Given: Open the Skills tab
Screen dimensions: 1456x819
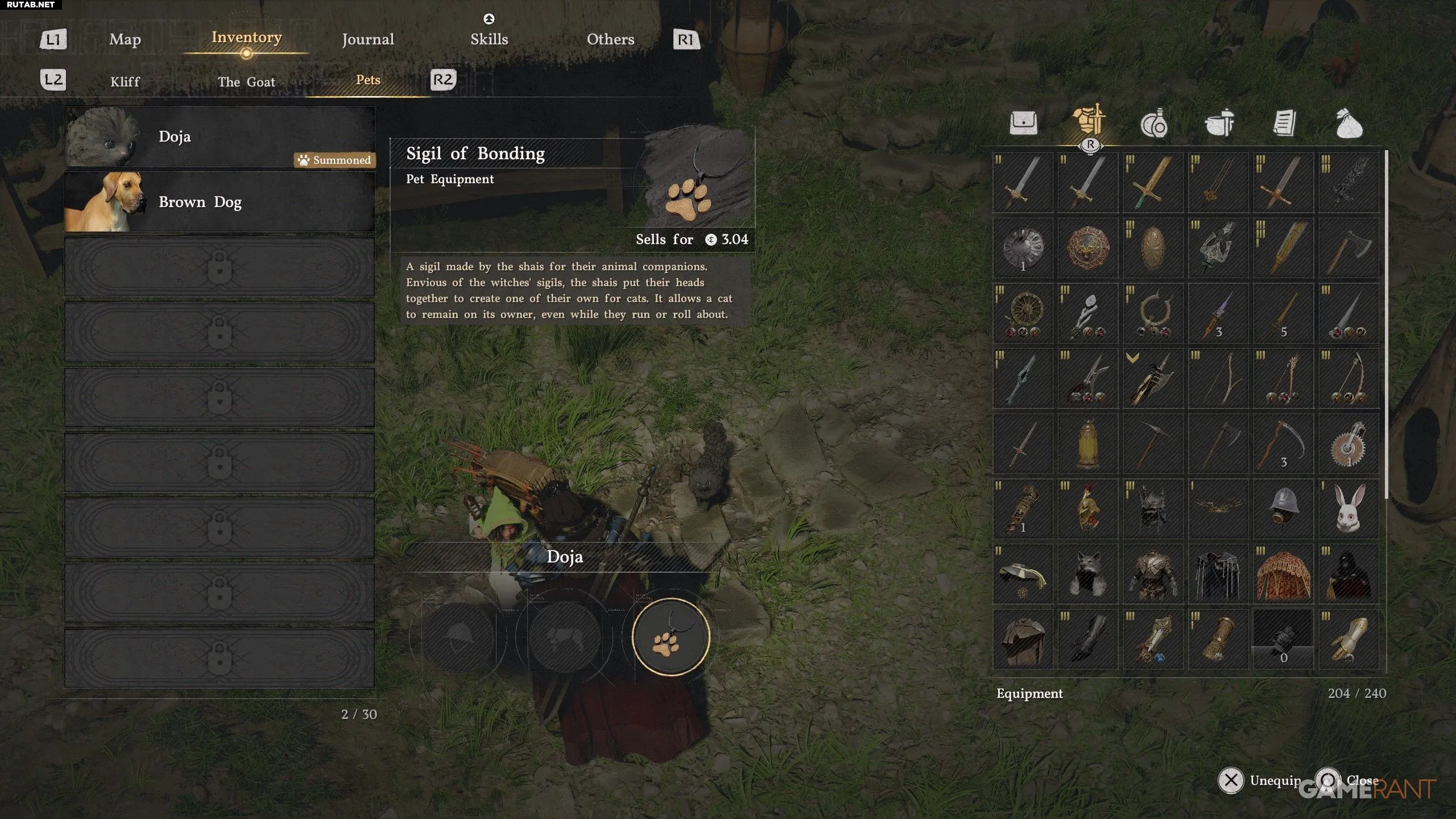Looking at the screenshot, I should coord(489,39).
